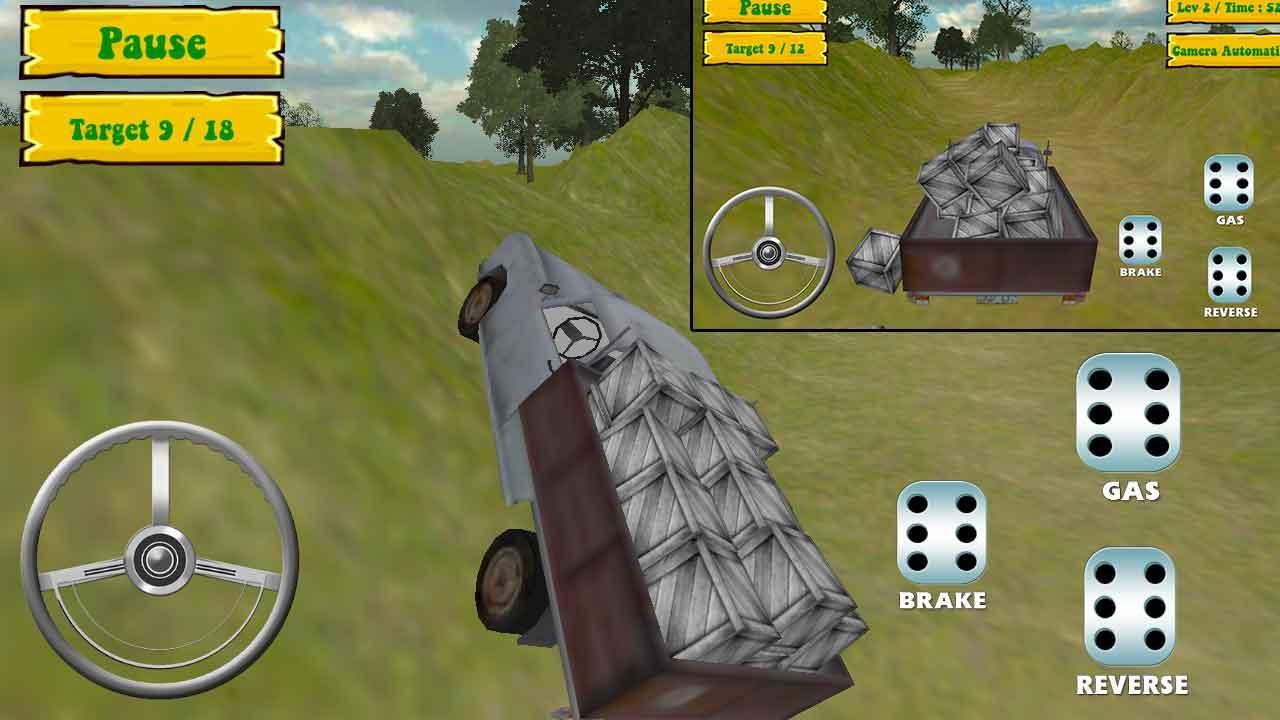1280x720 pixels.
Task: Click the Target 9 / 12 banner
Action: pos(764,47)
